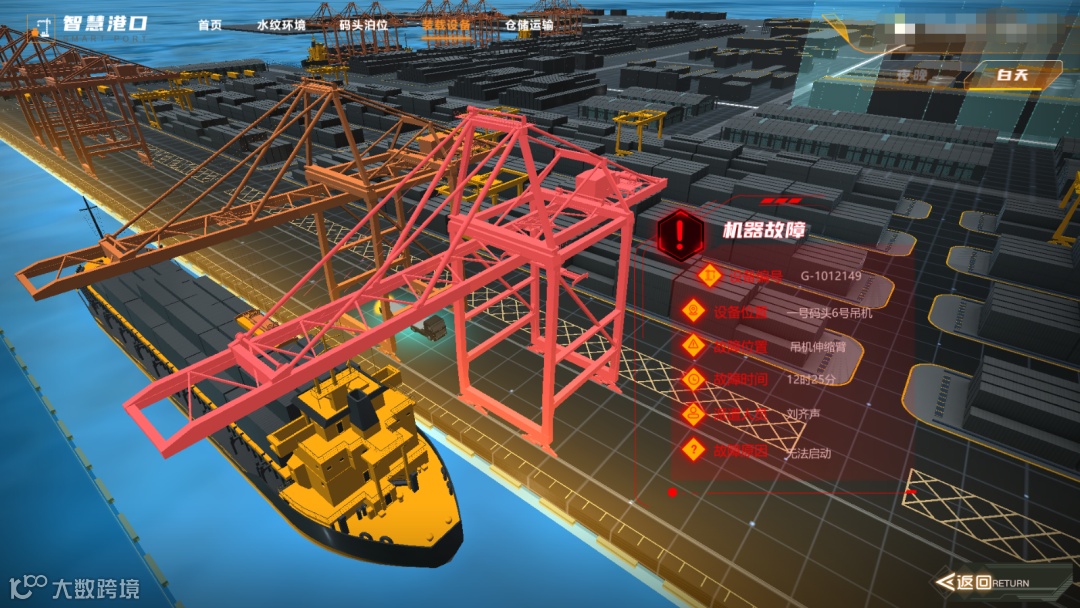Switch to the 码头泊位 tab
The height and width of the screenshot is (608, 1080).
364,26
